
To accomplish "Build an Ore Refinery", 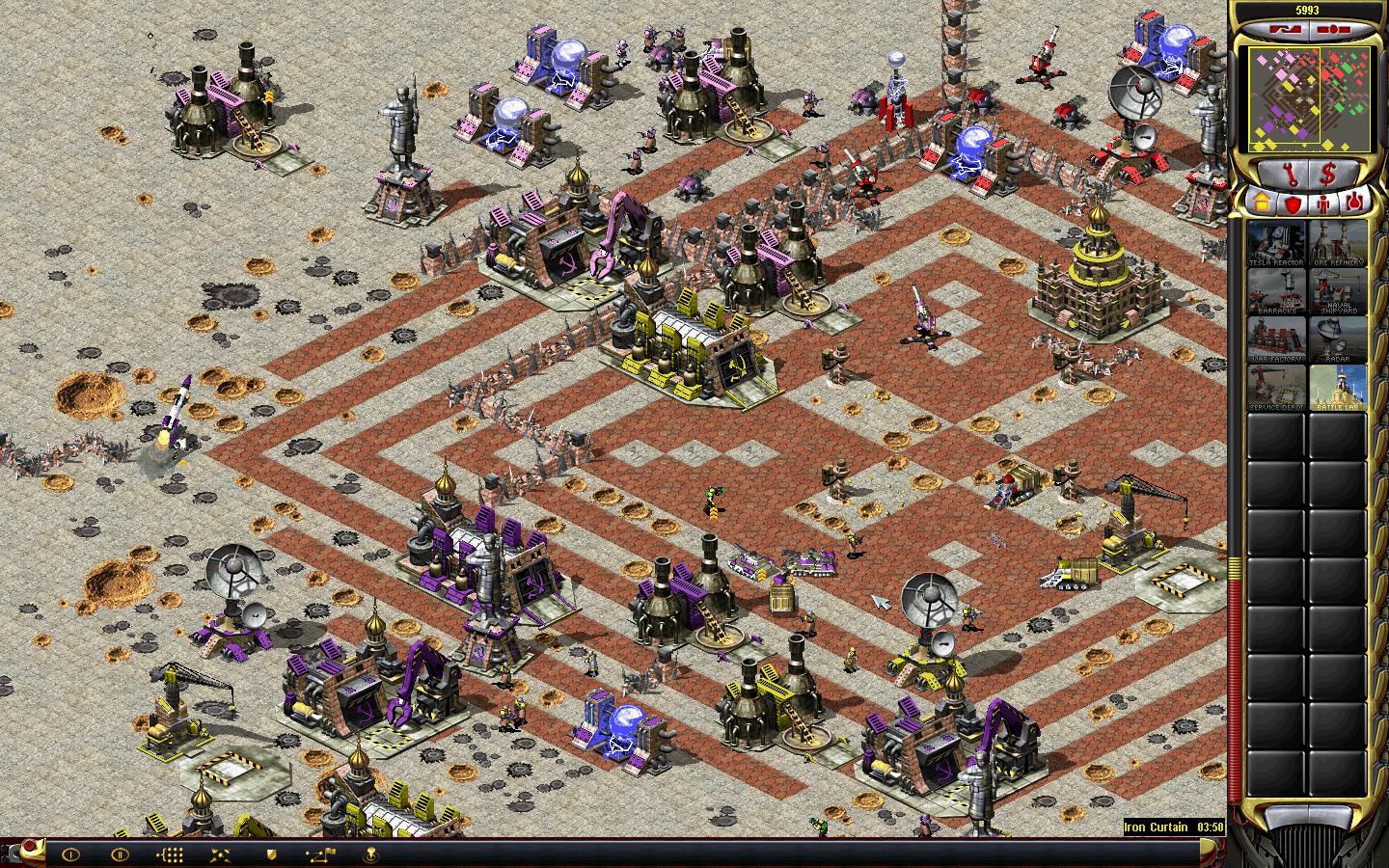I will [x=1337, y=244].
